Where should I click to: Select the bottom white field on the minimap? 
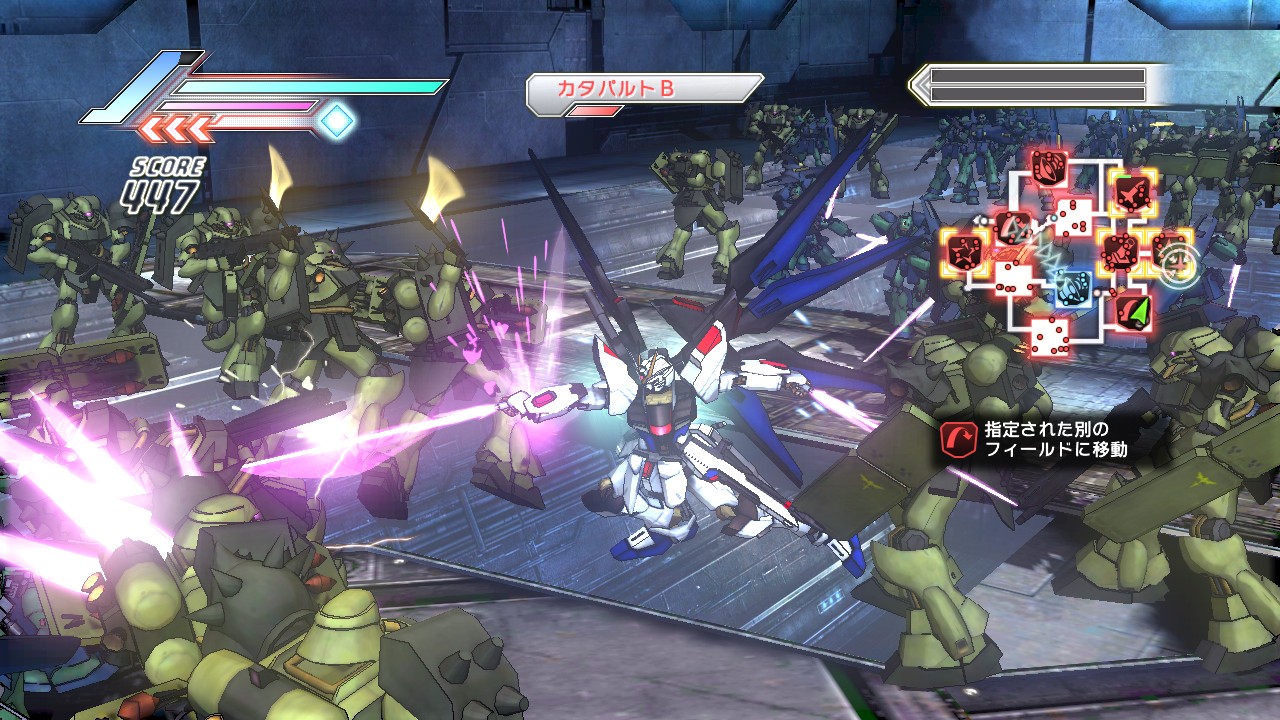click(1049, 337)
